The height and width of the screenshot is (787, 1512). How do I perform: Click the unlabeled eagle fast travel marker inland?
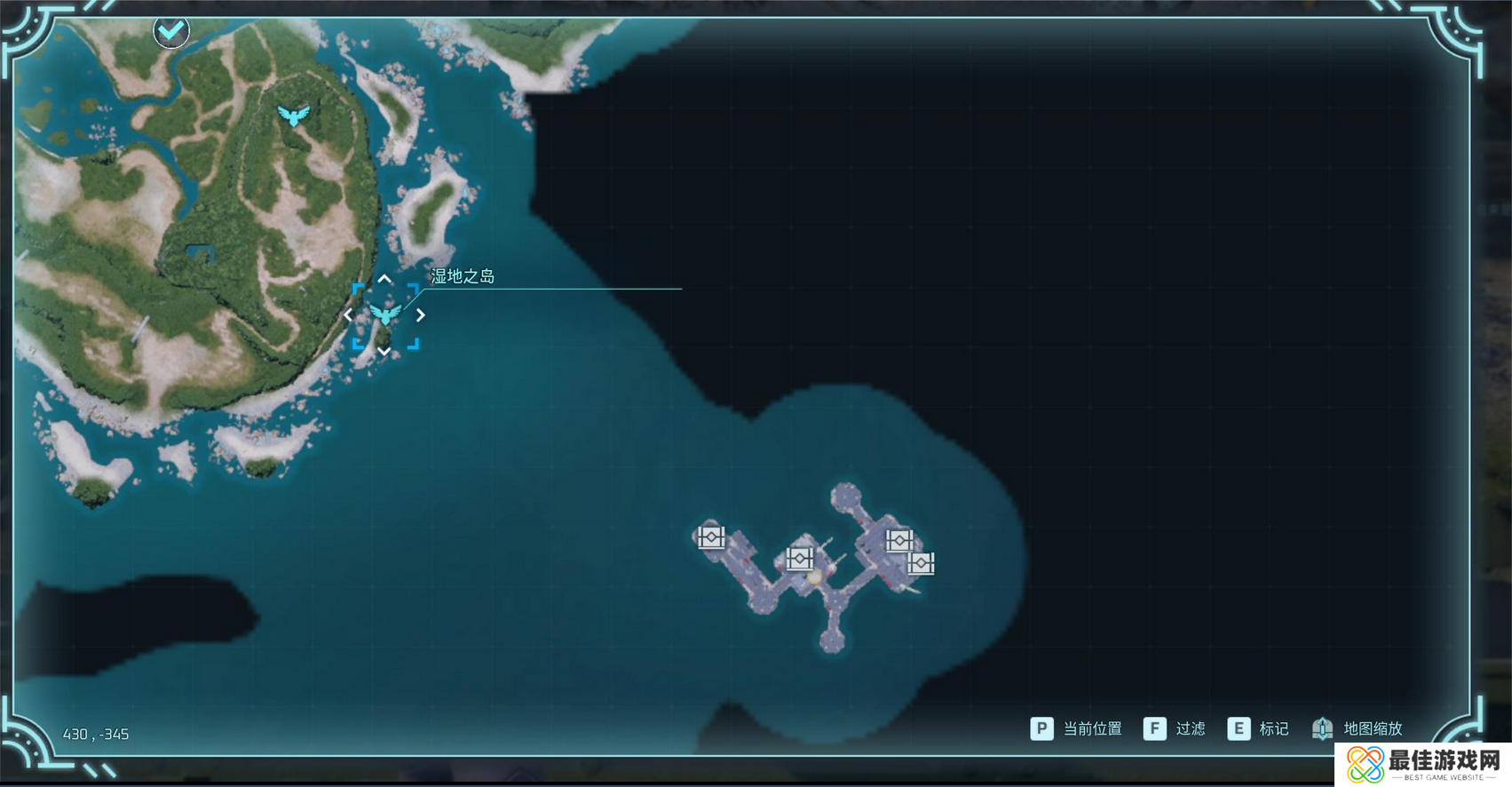pyautogui.click(x=293, y=115)
